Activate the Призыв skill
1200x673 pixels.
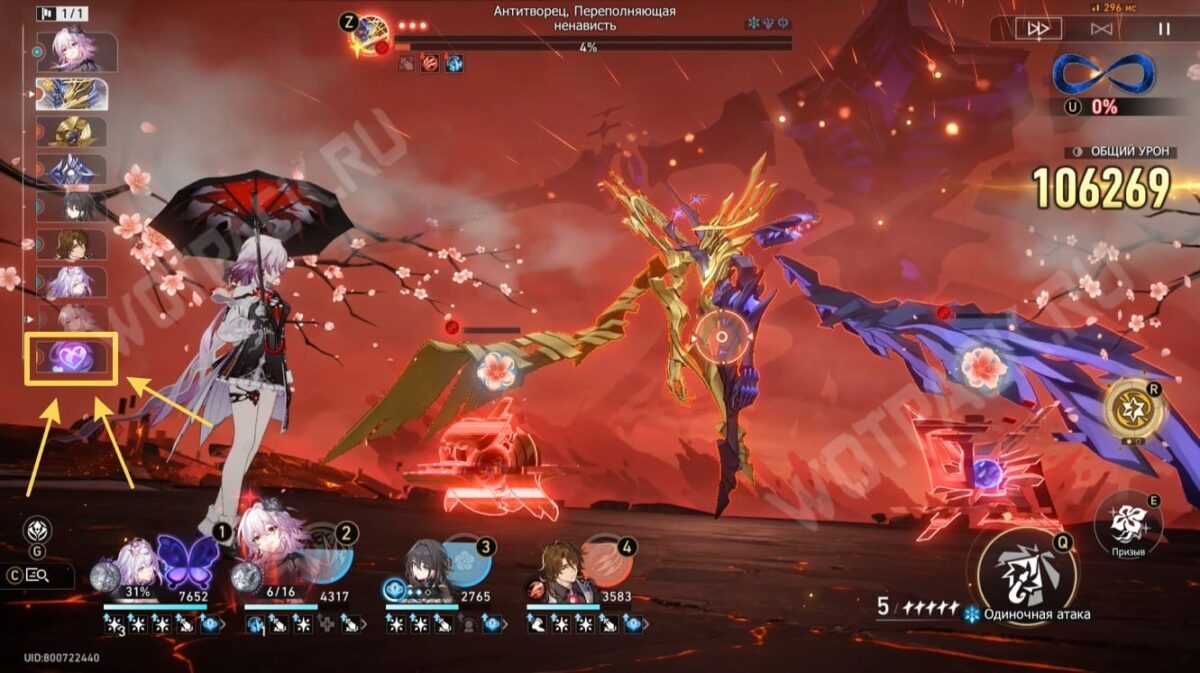click(1128, 524)
